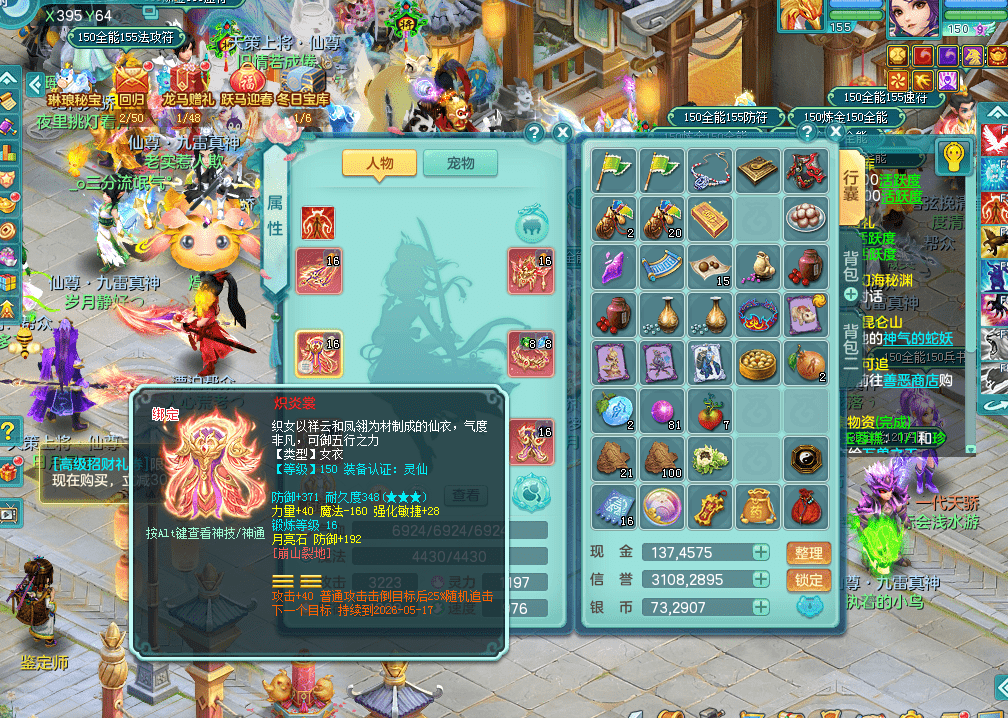Click the 整理 (sort) inventory button
Viewport: 1008px width, 718px height.
(x=809, y=552)
